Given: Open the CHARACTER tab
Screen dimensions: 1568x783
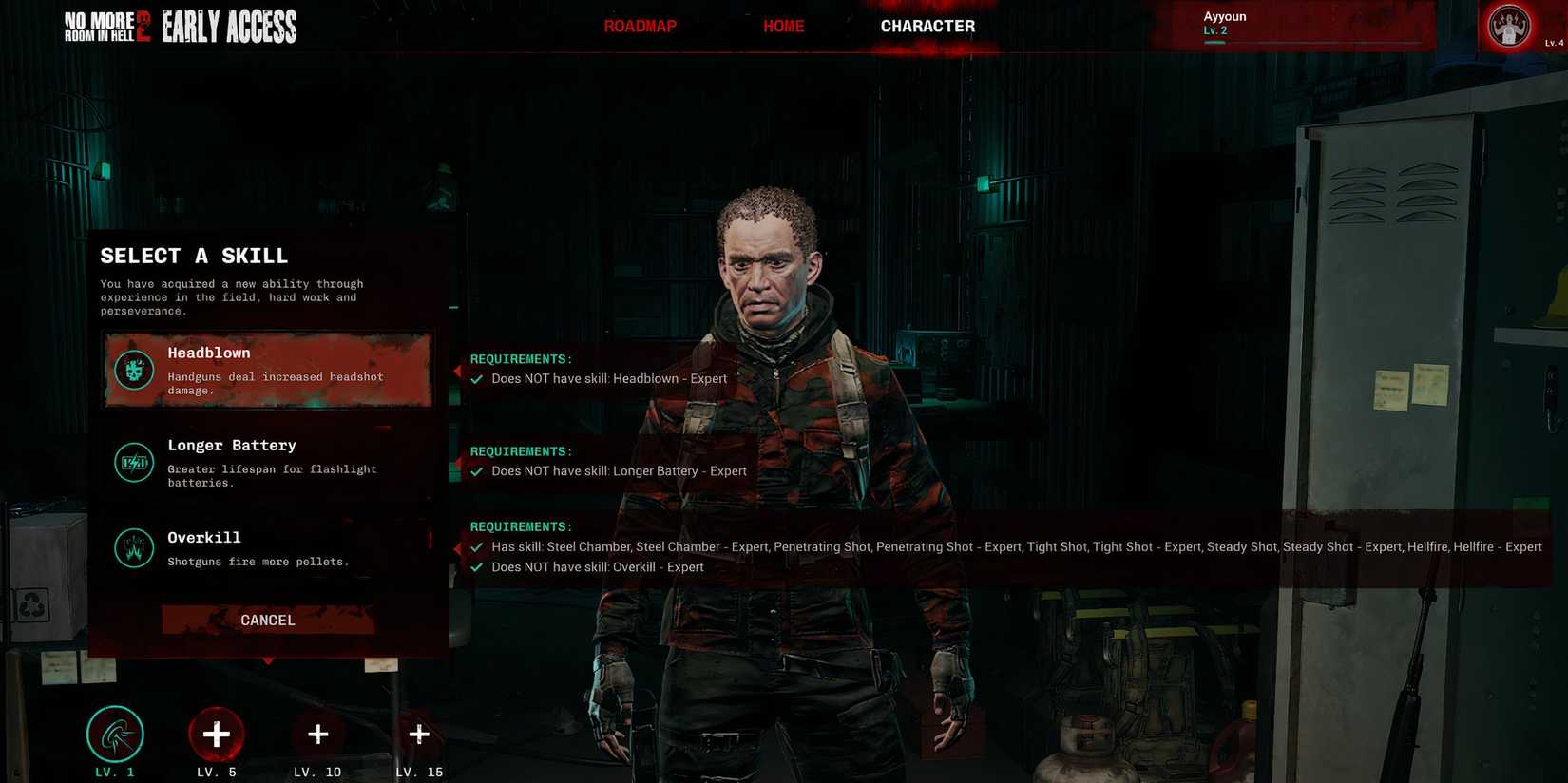Looking at the screenshot, I should [927, 26].
